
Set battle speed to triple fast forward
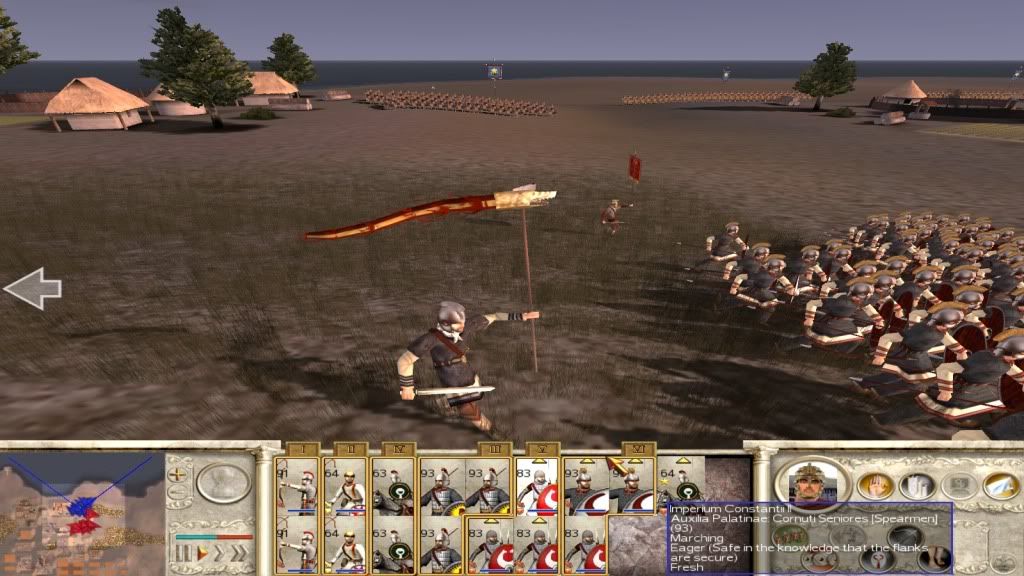click(238, 551)
